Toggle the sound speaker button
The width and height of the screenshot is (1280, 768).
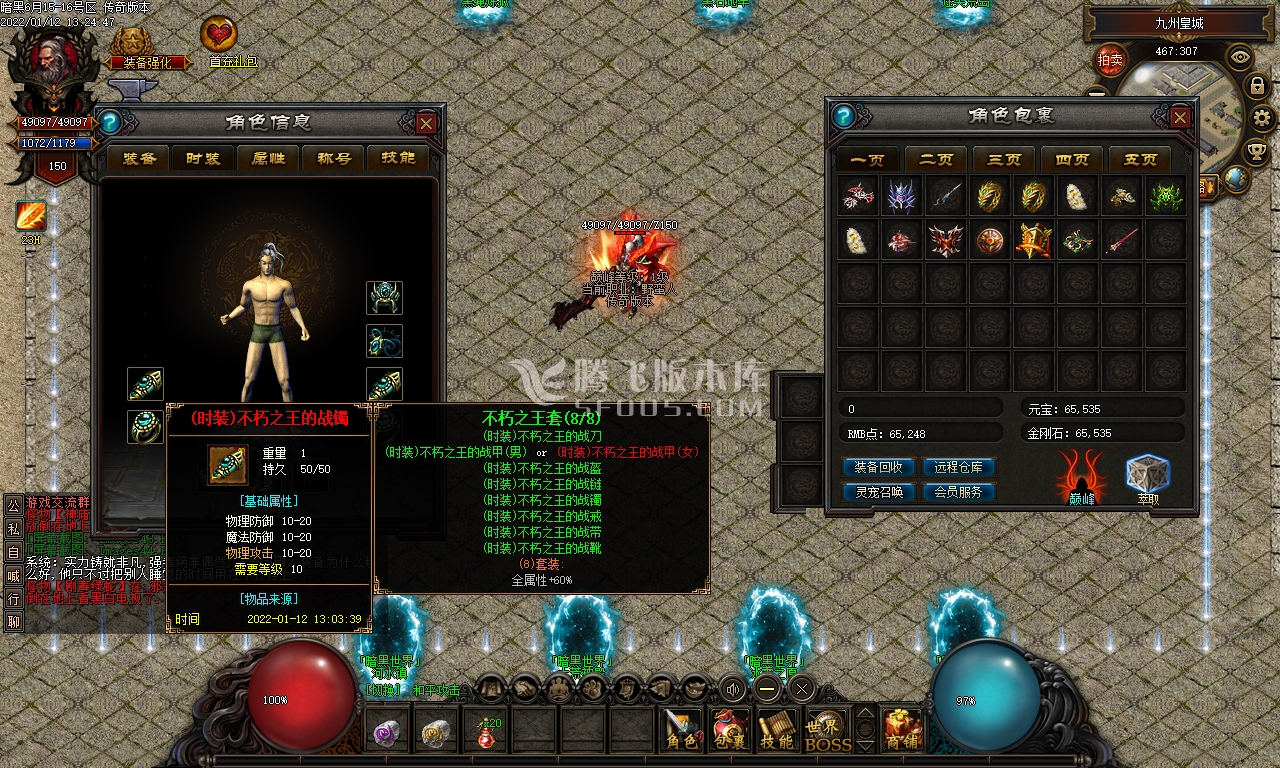735,688
